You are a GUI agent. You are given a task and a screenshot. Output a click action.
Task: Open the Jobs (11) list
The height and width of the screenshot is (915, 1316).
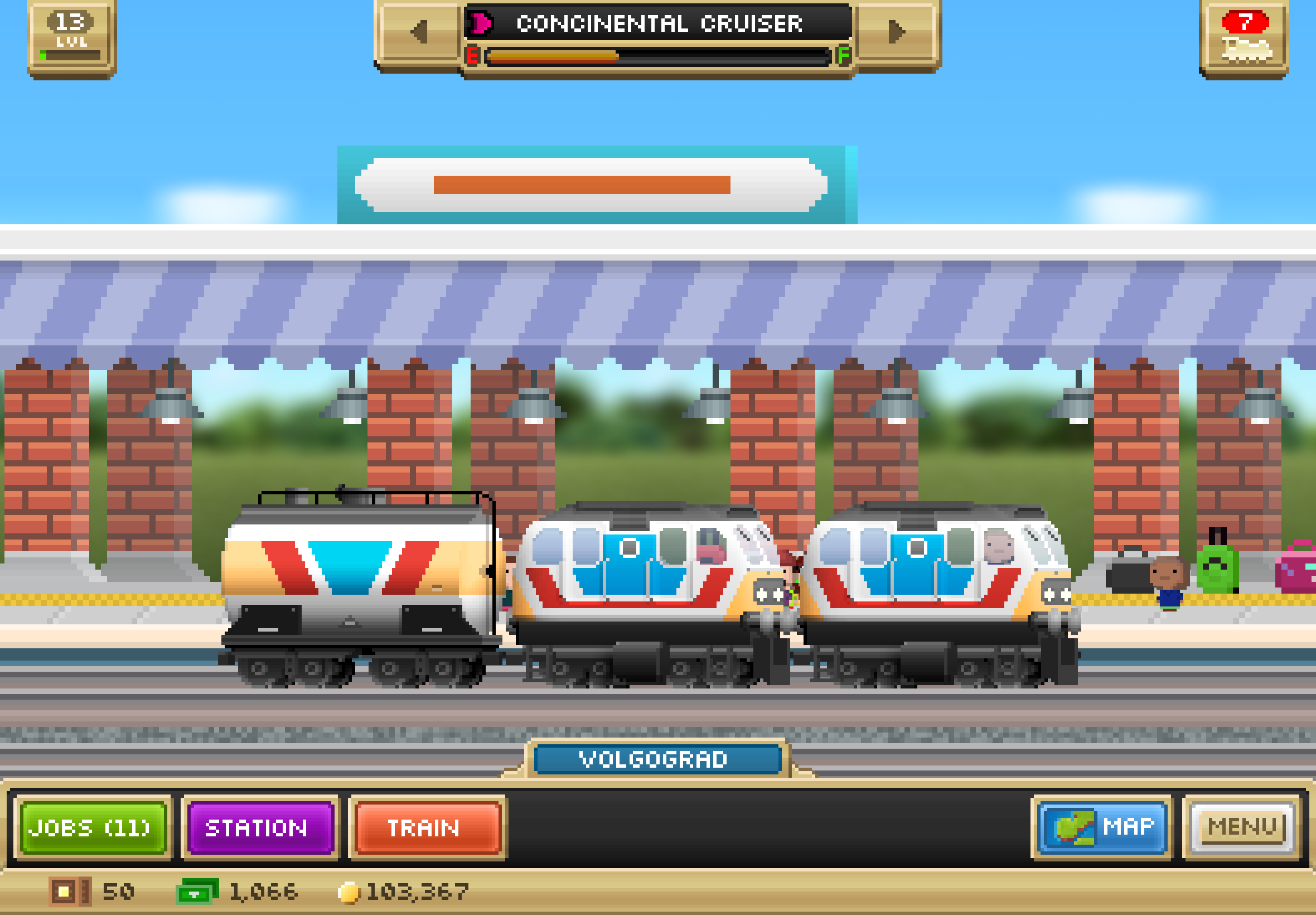(x=93, y=828)
